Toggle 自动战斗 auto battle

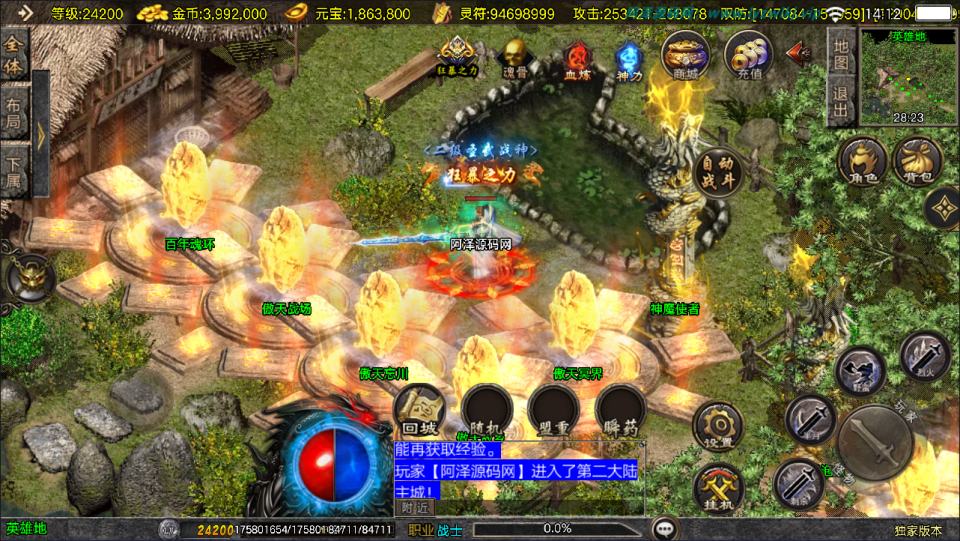pos(716,171)
